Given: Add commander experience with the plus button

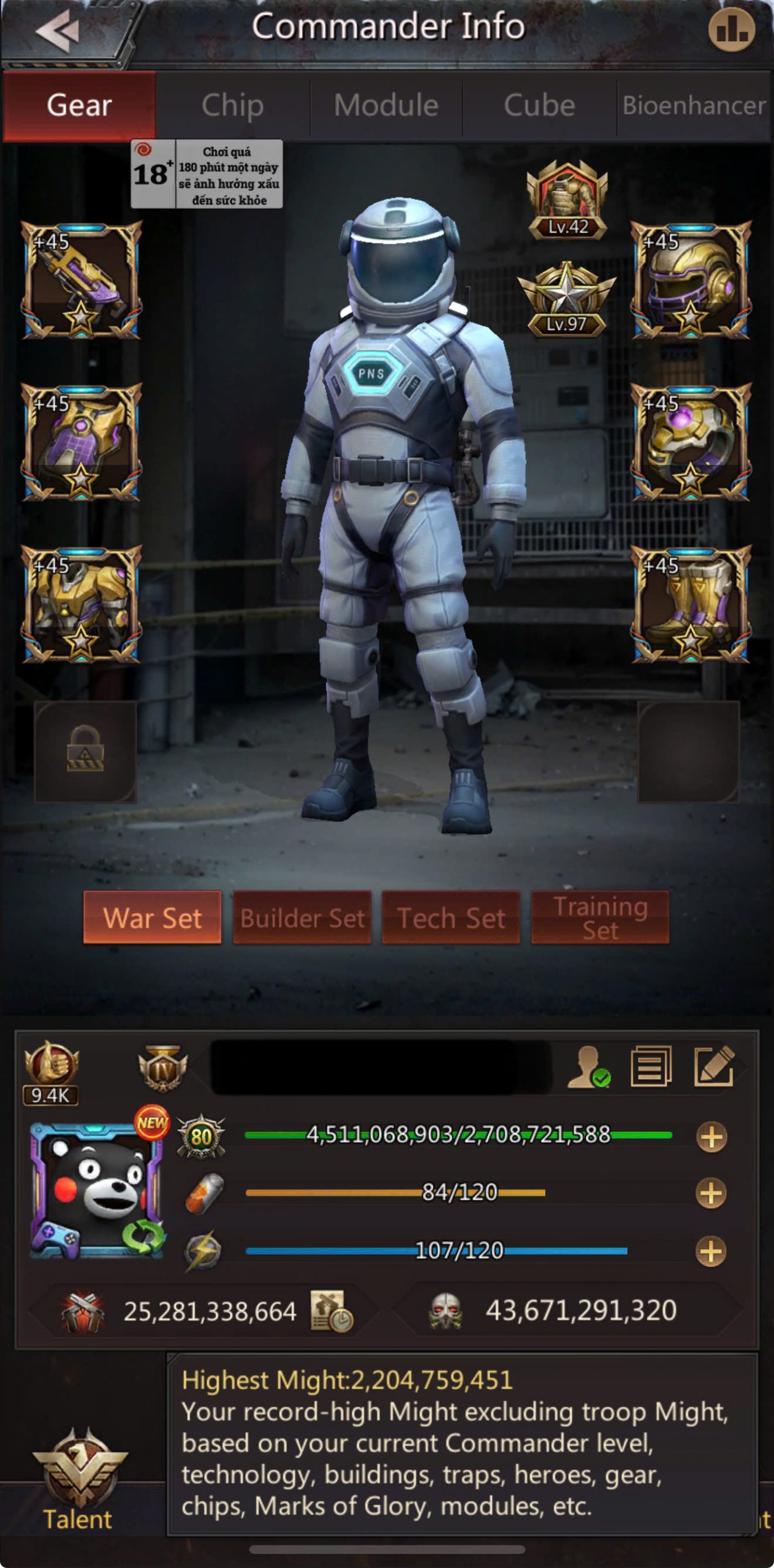Looking at the screenshot, I should (711, 1137).
